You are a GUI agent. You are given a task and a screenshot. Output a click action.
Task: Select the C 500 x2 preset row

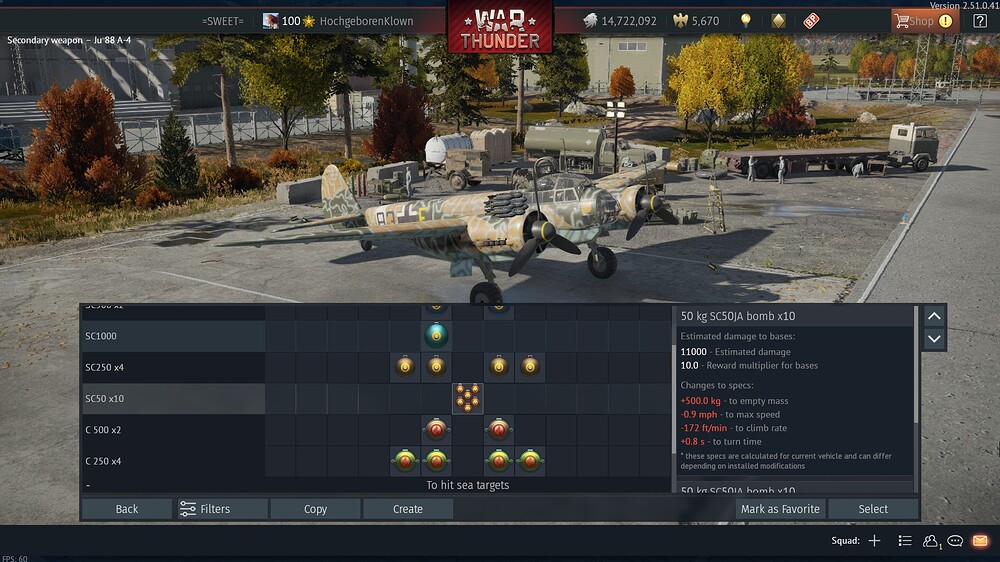click(172, 430)
